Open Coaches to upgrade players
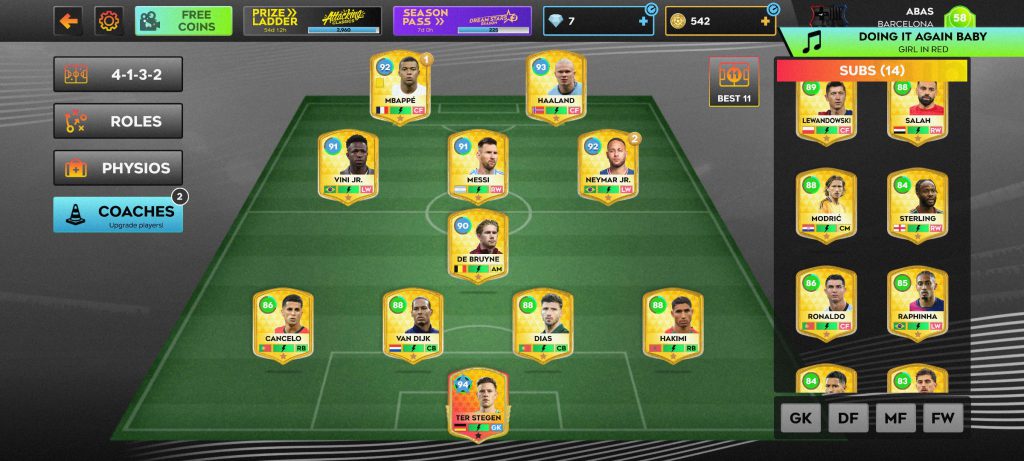This screenshot has height=461, width=1024. pyautogui.click(x=118, y=214)
